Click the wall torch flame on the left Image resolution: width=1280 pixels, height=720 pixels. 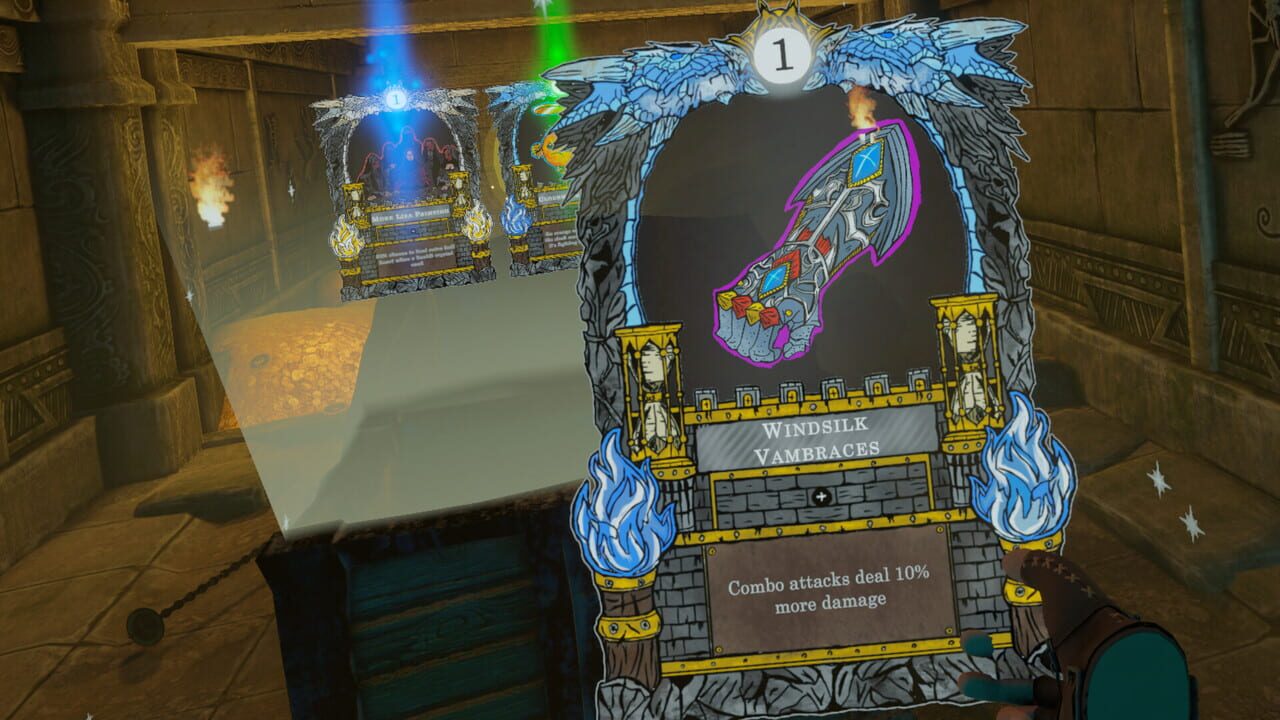[207, 183]
